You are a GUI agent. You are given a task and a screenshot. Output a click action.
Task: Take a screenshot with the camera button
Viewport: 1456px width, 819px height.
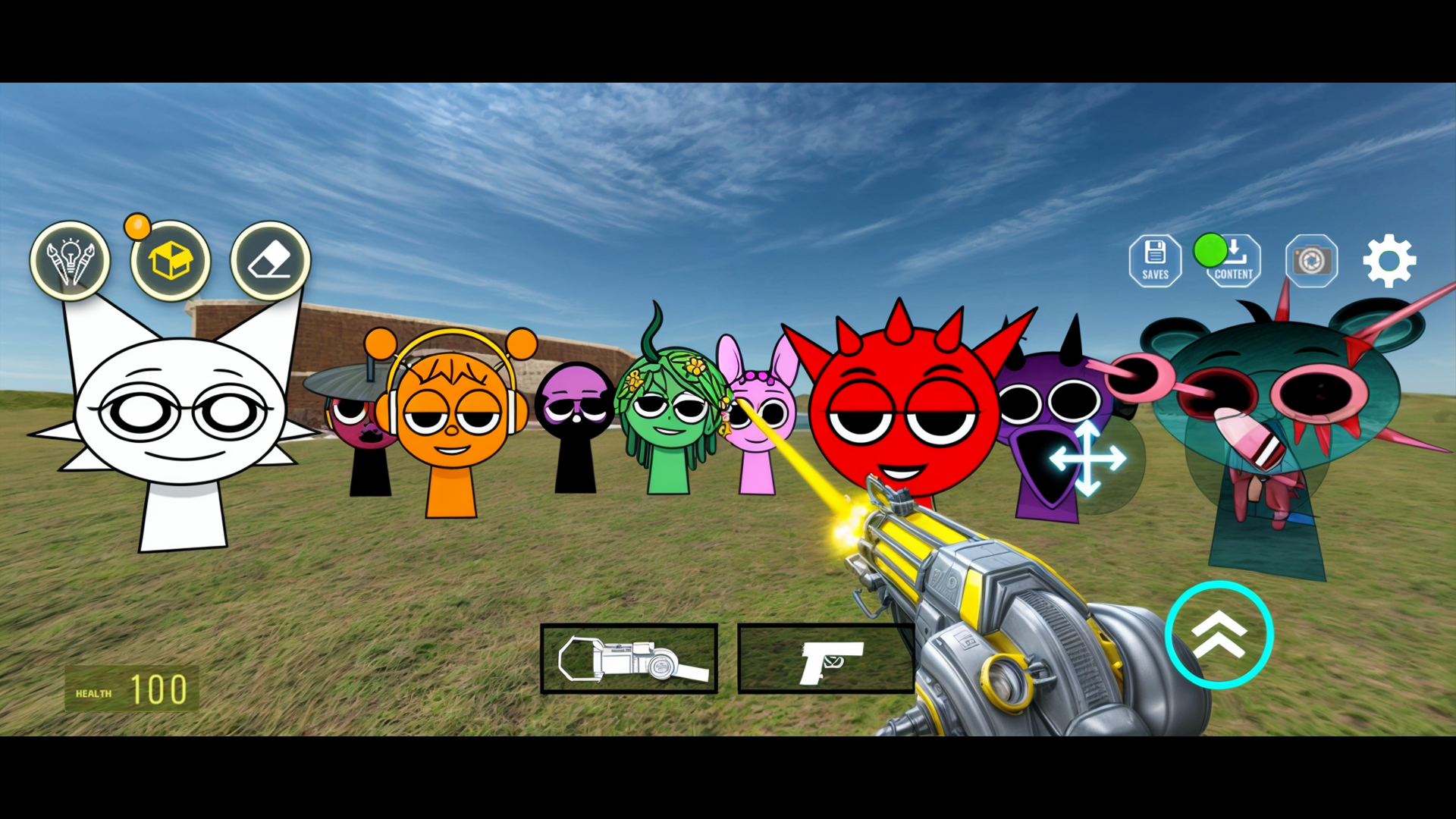tap(1311, 261)
